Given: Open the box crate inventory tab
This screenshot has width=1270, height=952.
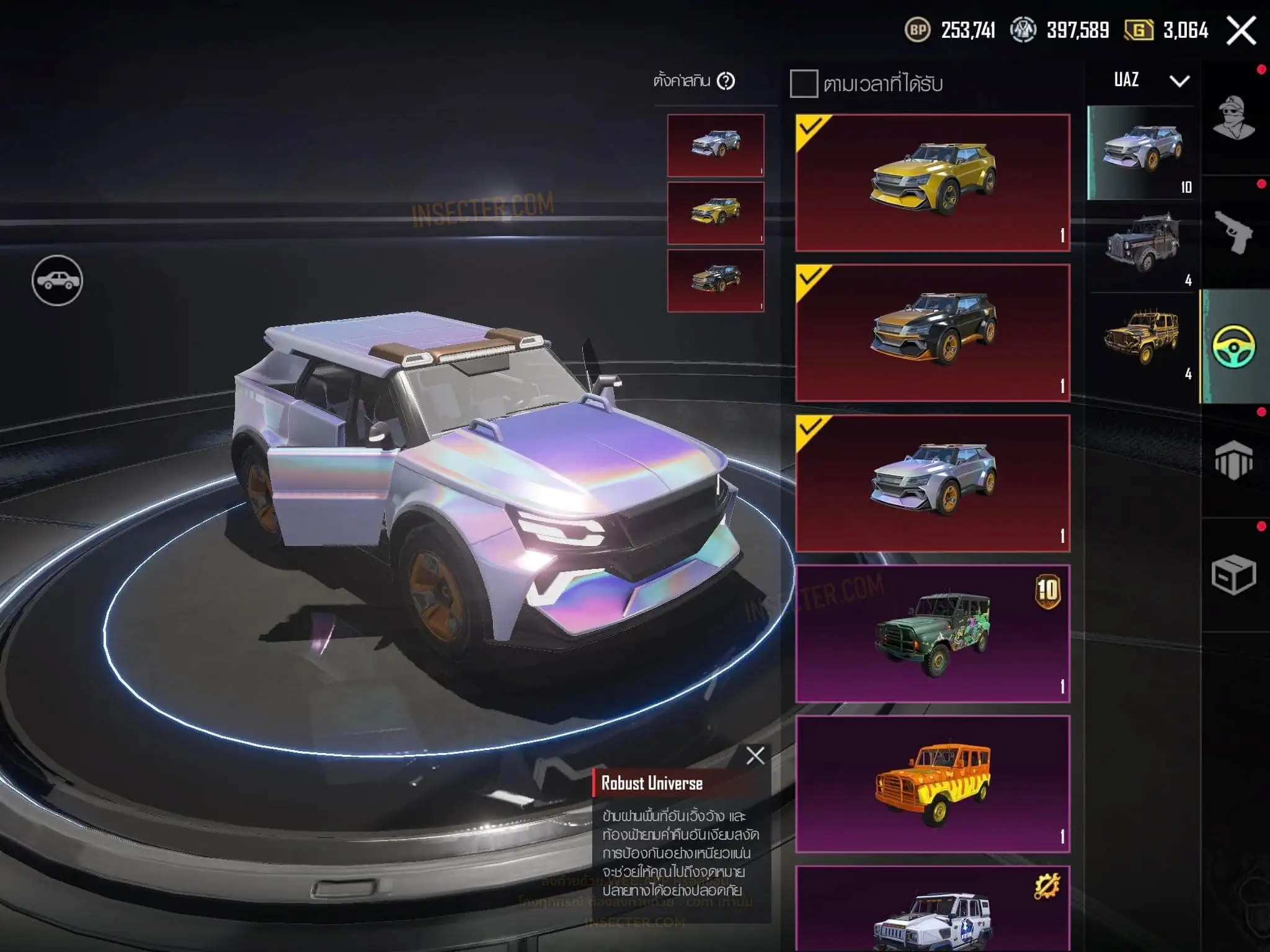Looking at the screenshot, I should (x=1233, y=575).
